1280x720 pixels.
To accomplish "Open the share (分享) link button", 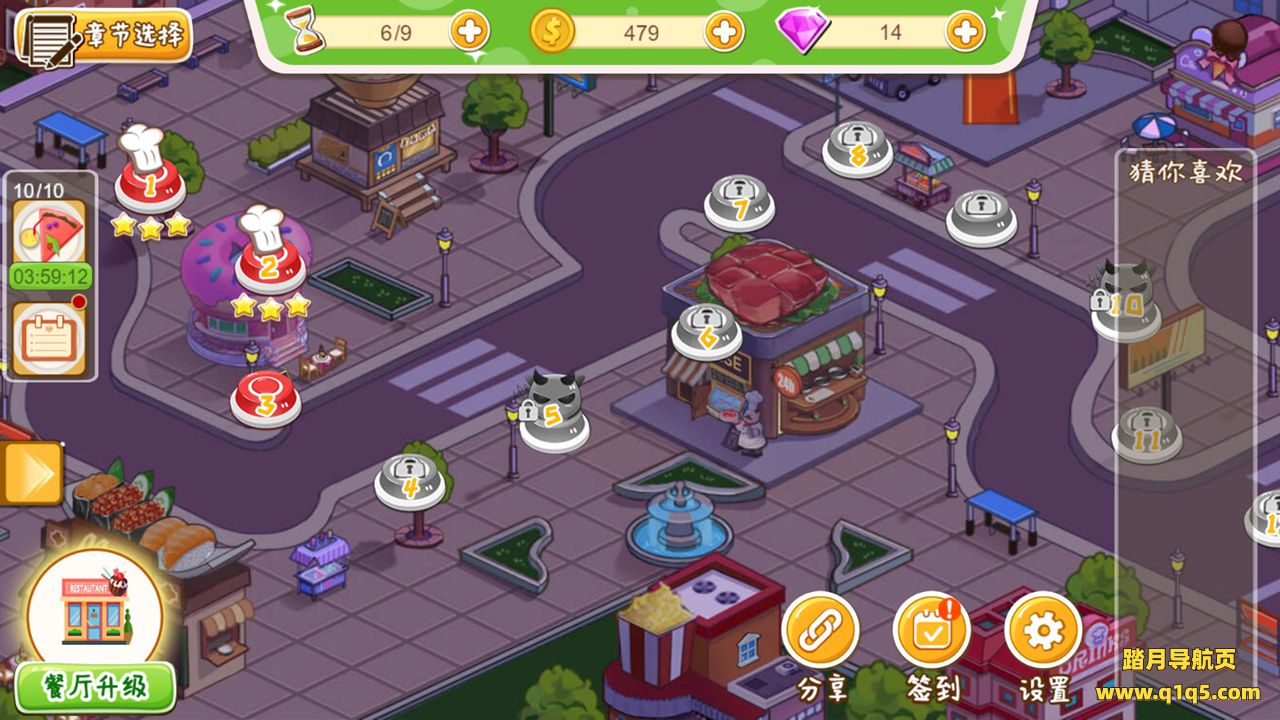I will (x=821, y=631).
